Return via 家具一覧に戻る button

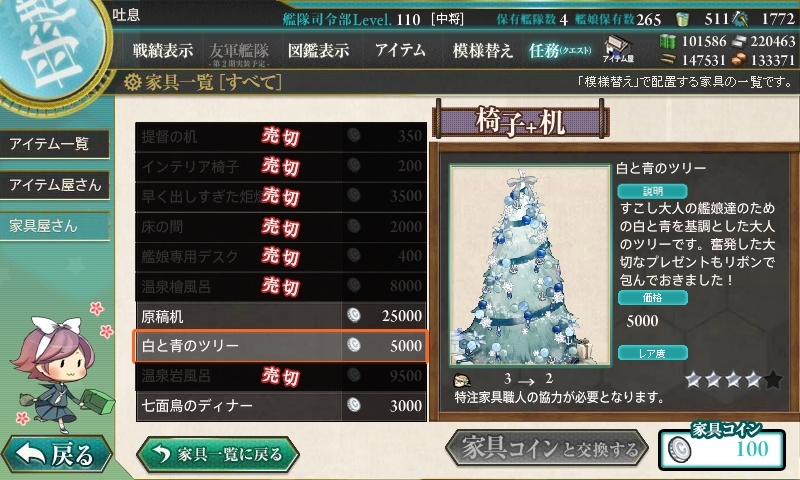click(218, 453)
